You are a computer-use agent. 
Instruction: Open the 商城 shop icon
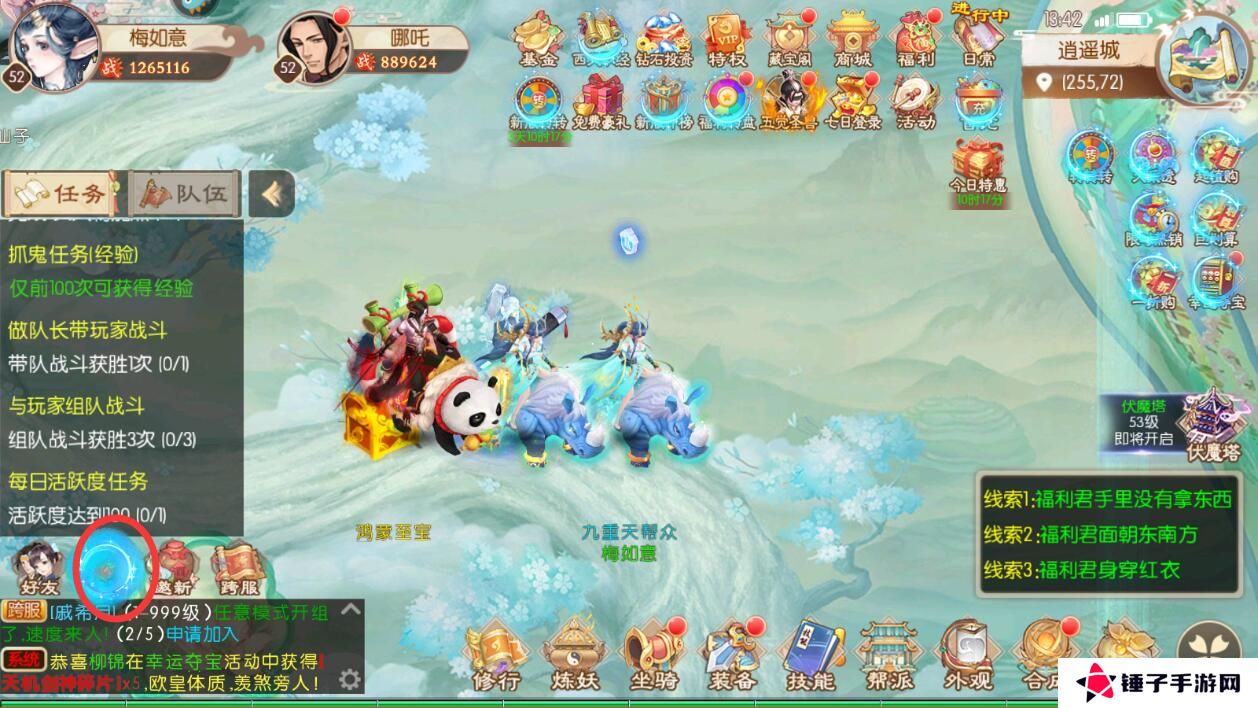(x=852, y=40)
